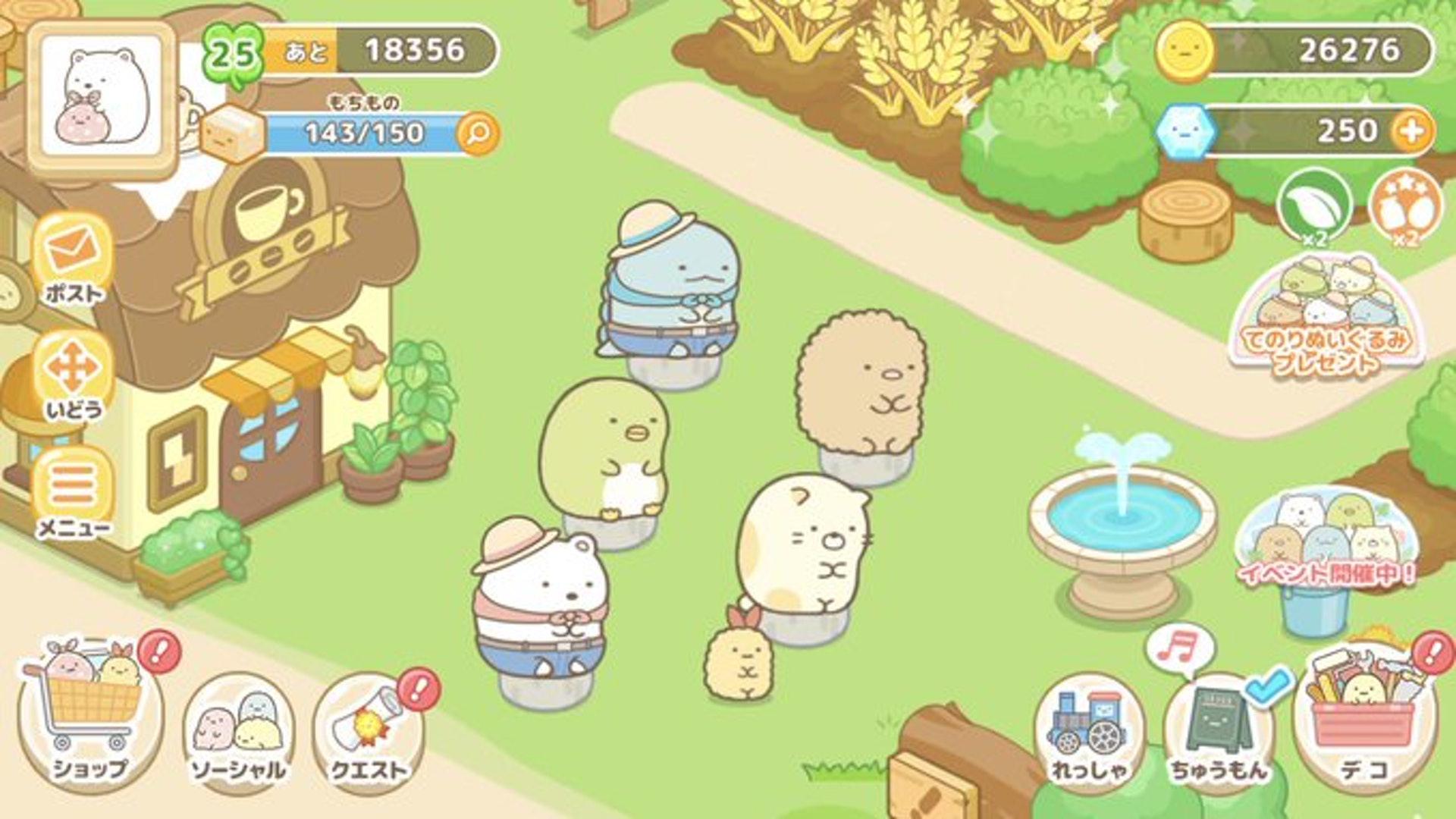Open the ショップ shop cart
The height and width of the screenshot is (819, 1456).
click(x=91, y=717)
